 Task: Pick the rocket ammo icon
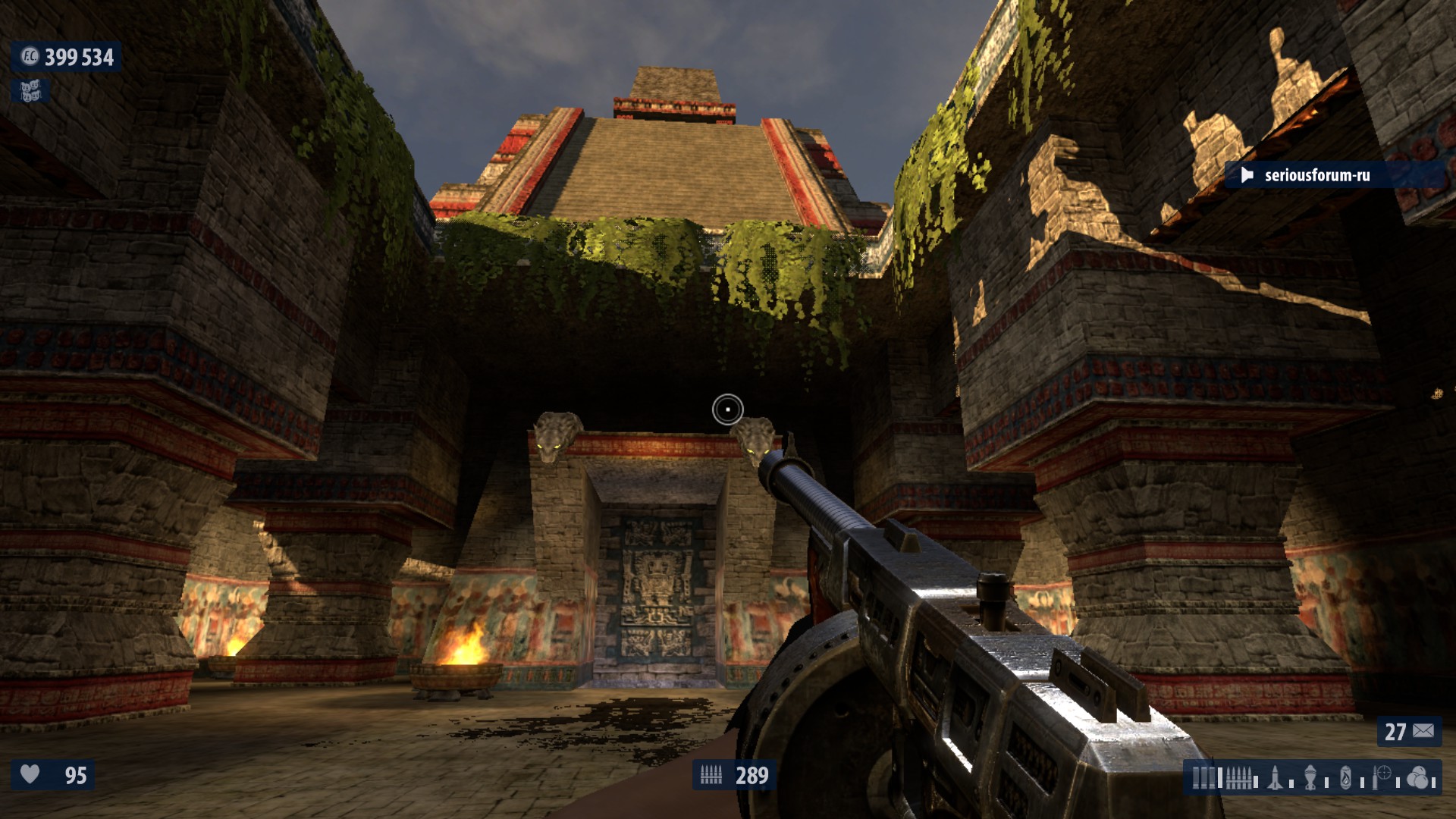click(1276, 778)
